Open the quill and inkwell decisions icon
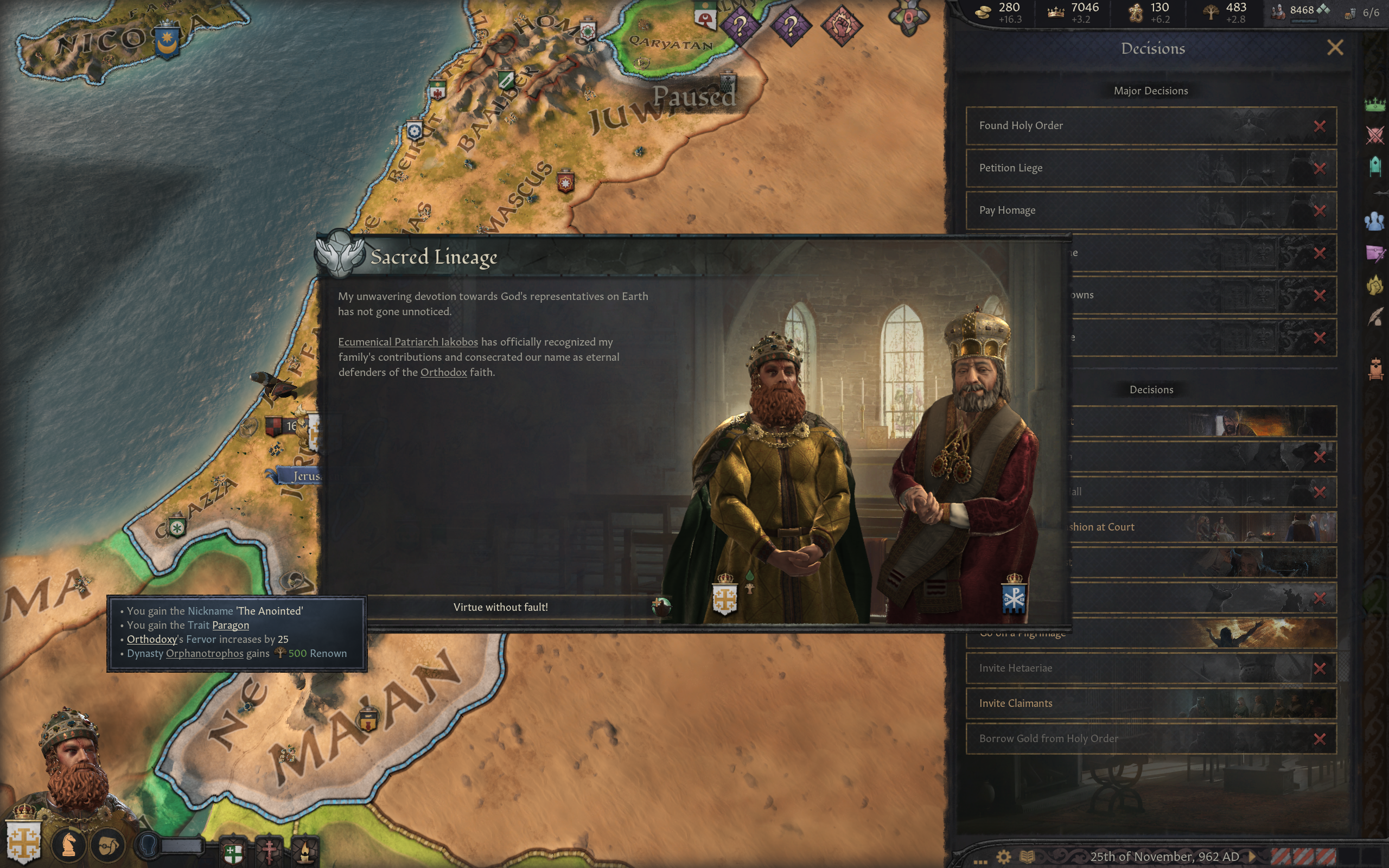 tap(1375, 316)
